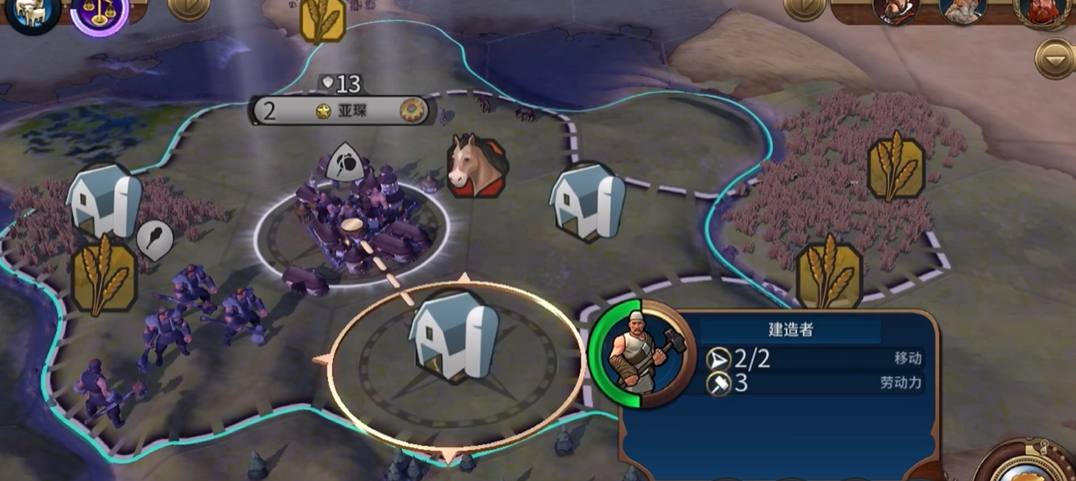Choose production via the city banner gear
This screenshot has width=1076, height=481.
point(412,110)
